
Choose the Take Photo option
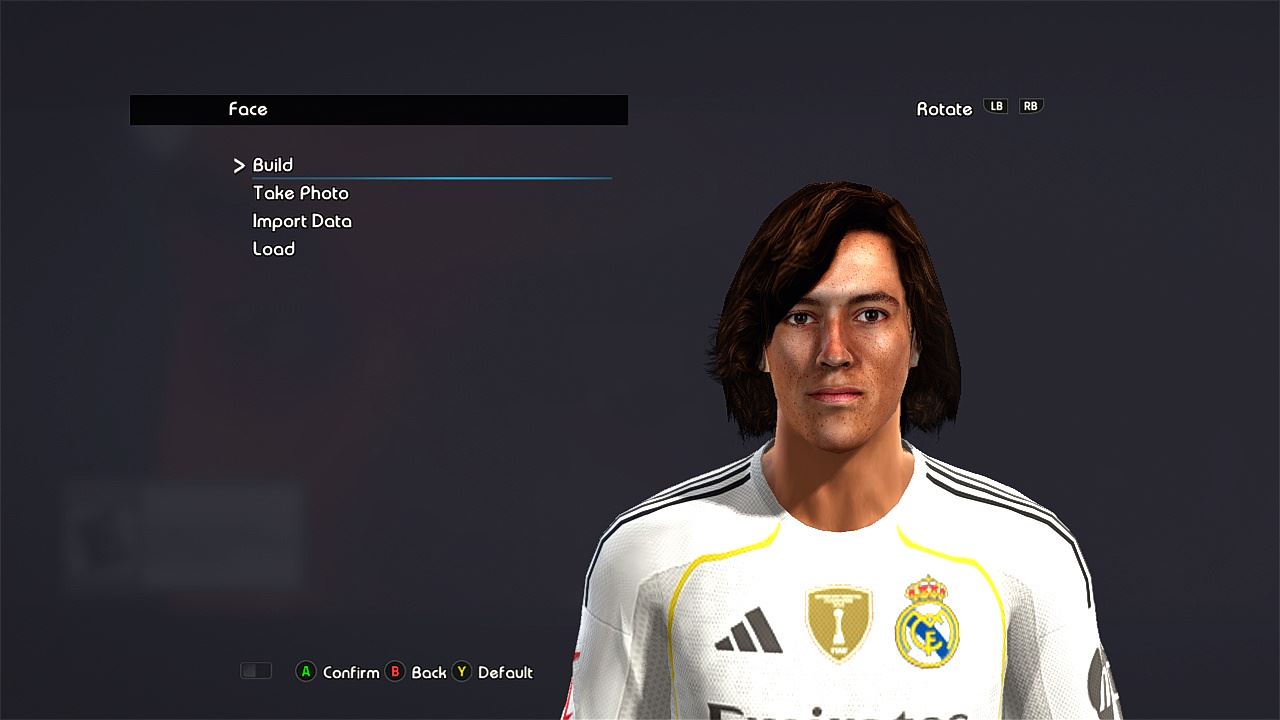300,193
